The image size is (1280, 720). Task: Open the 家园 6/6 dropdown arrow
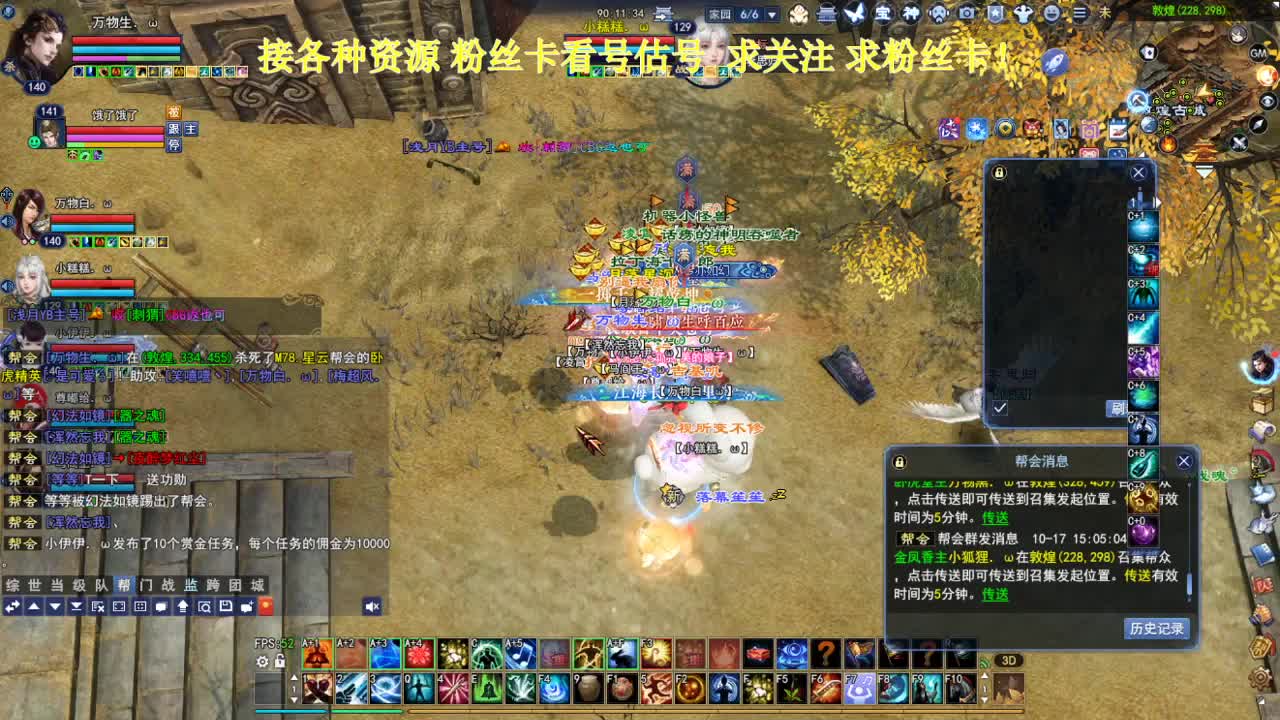(x=772, y=15)
